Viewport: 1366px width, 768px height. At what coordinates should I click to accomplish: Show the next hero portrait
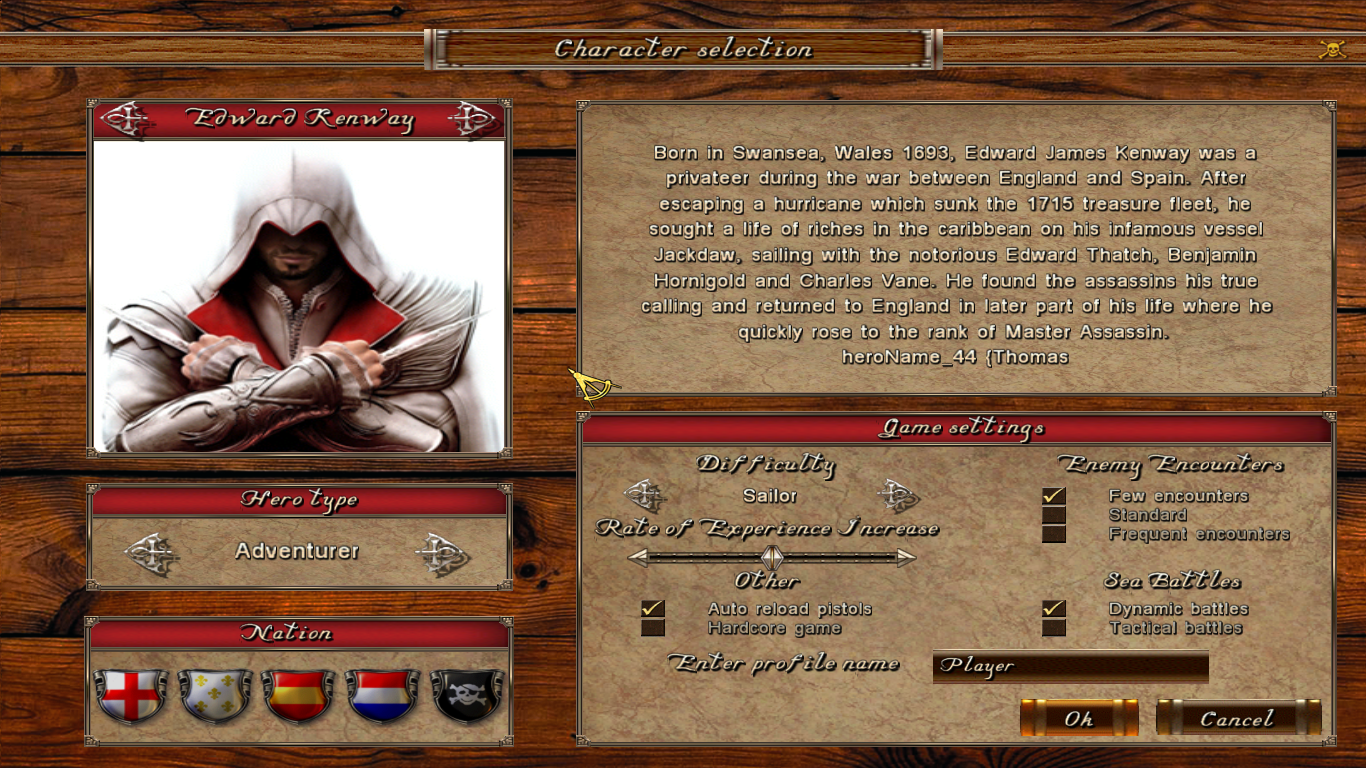tap(472, 120)
